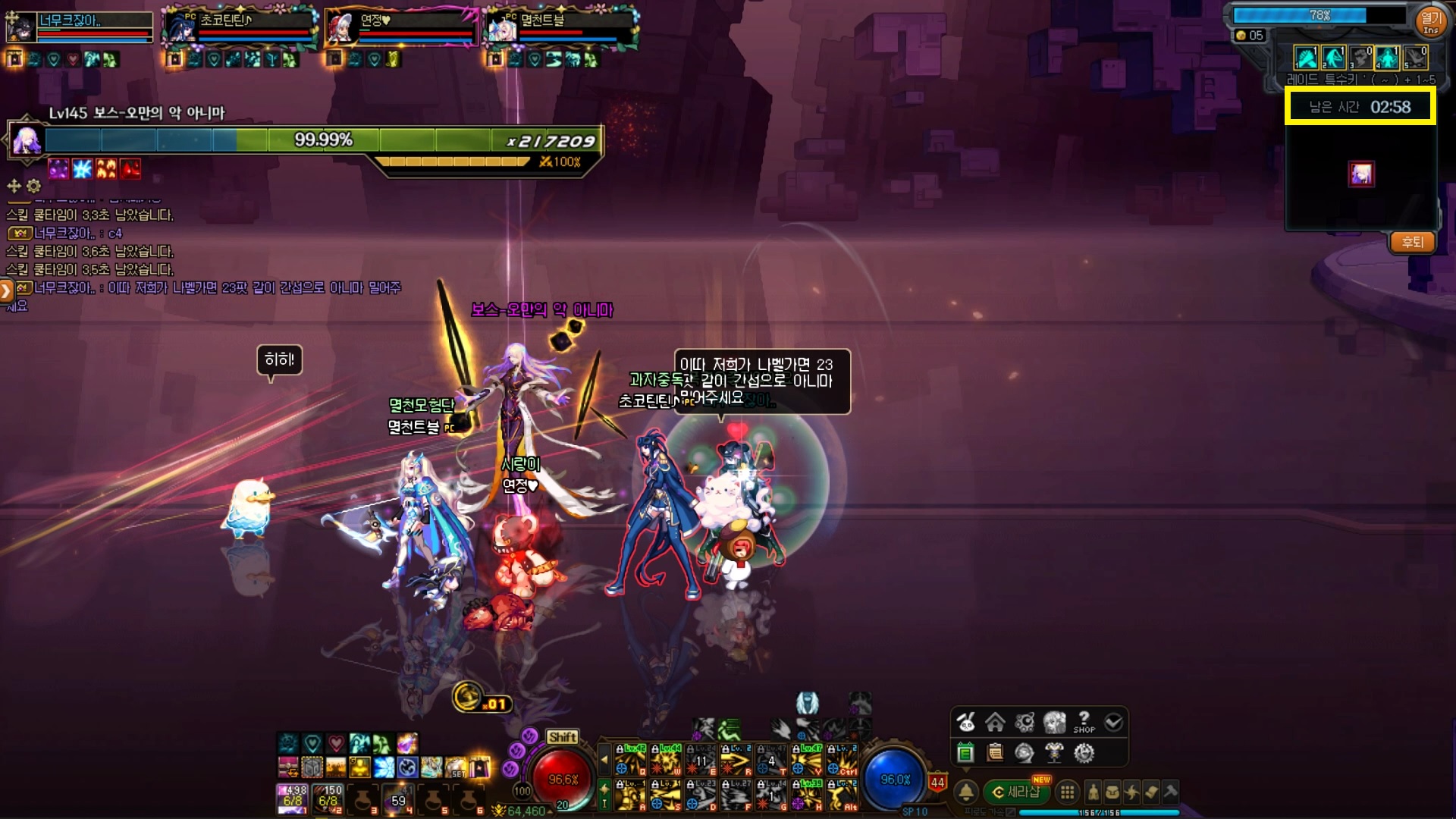This screenshot has height=819, width=1456.
Task: Activate the skill bound to Q
Action: (x=629, y=759)
